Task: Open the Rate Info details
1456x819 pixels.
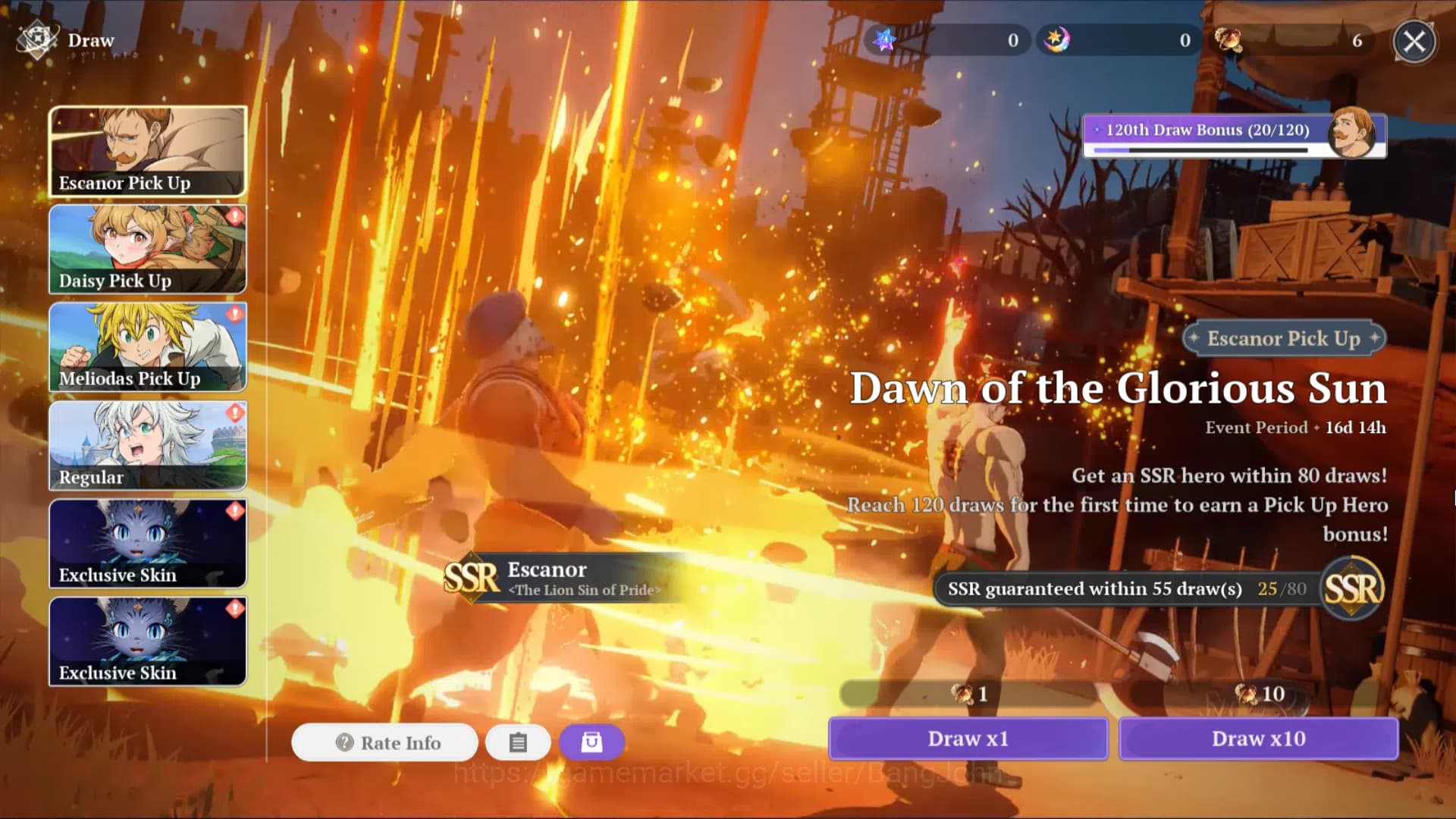Action: [385, 742]
